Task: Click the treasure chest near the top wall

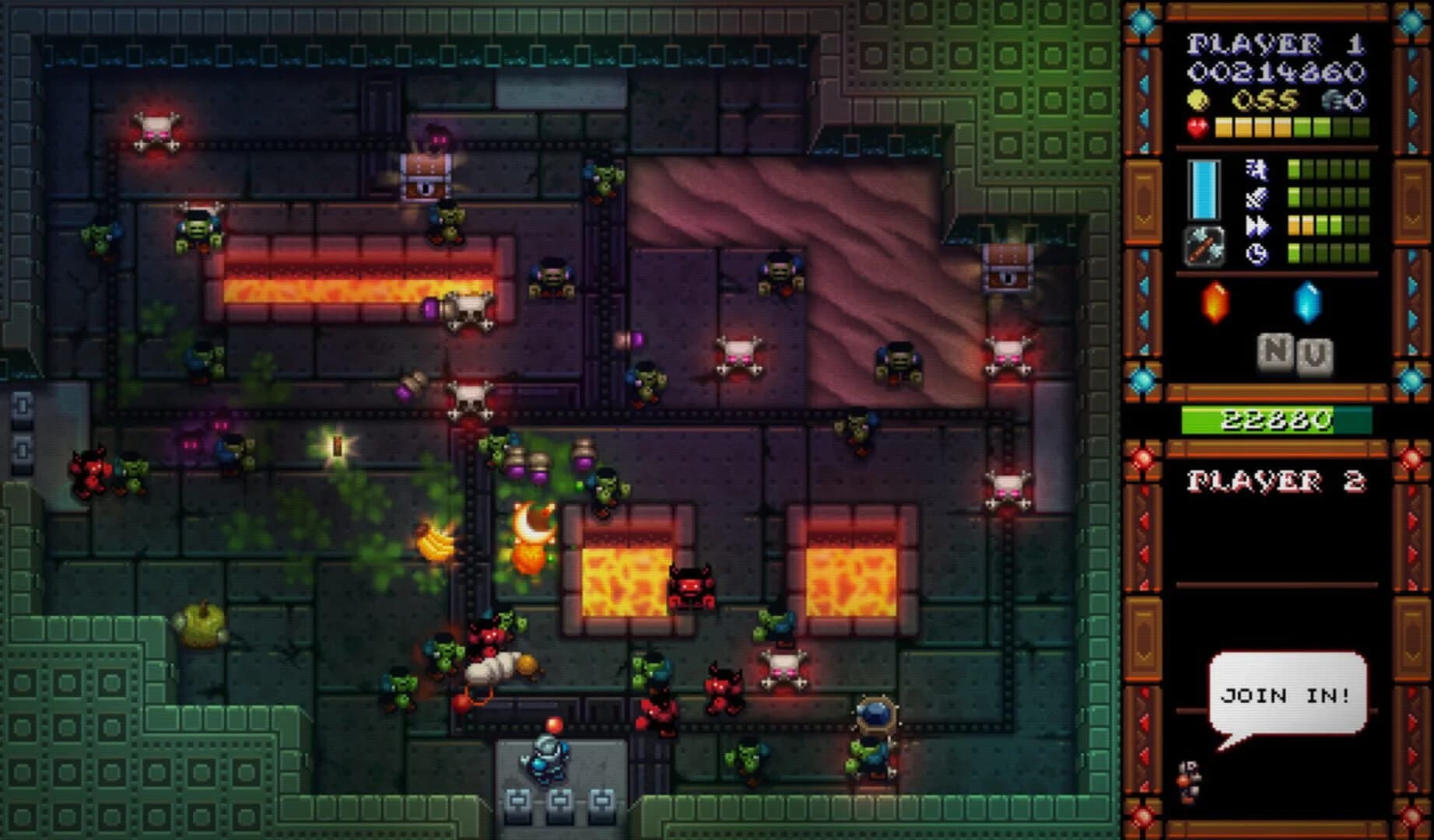Action: point(426,175)
